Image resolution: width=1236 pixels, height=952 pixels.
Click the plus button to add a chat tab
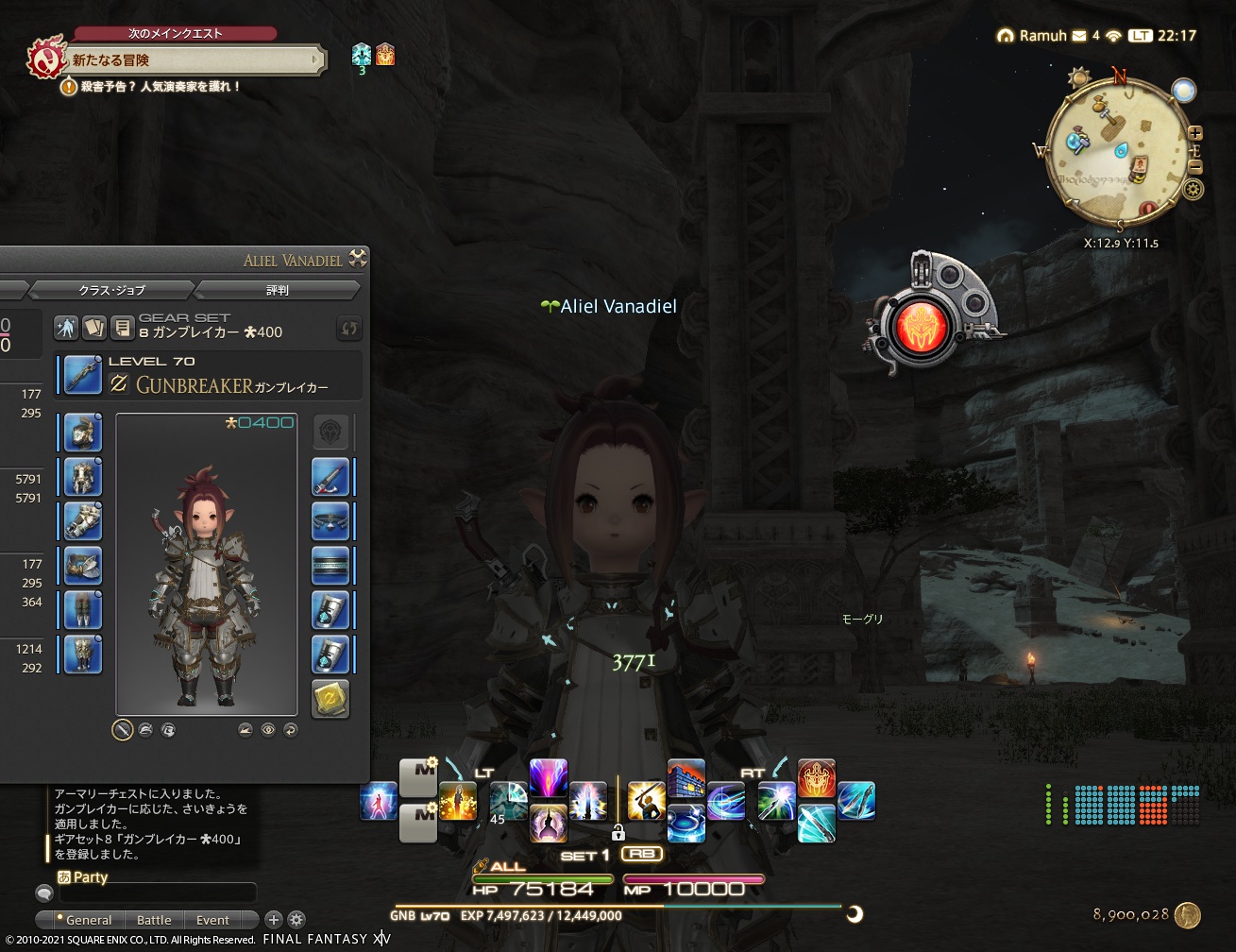[274, 919]
